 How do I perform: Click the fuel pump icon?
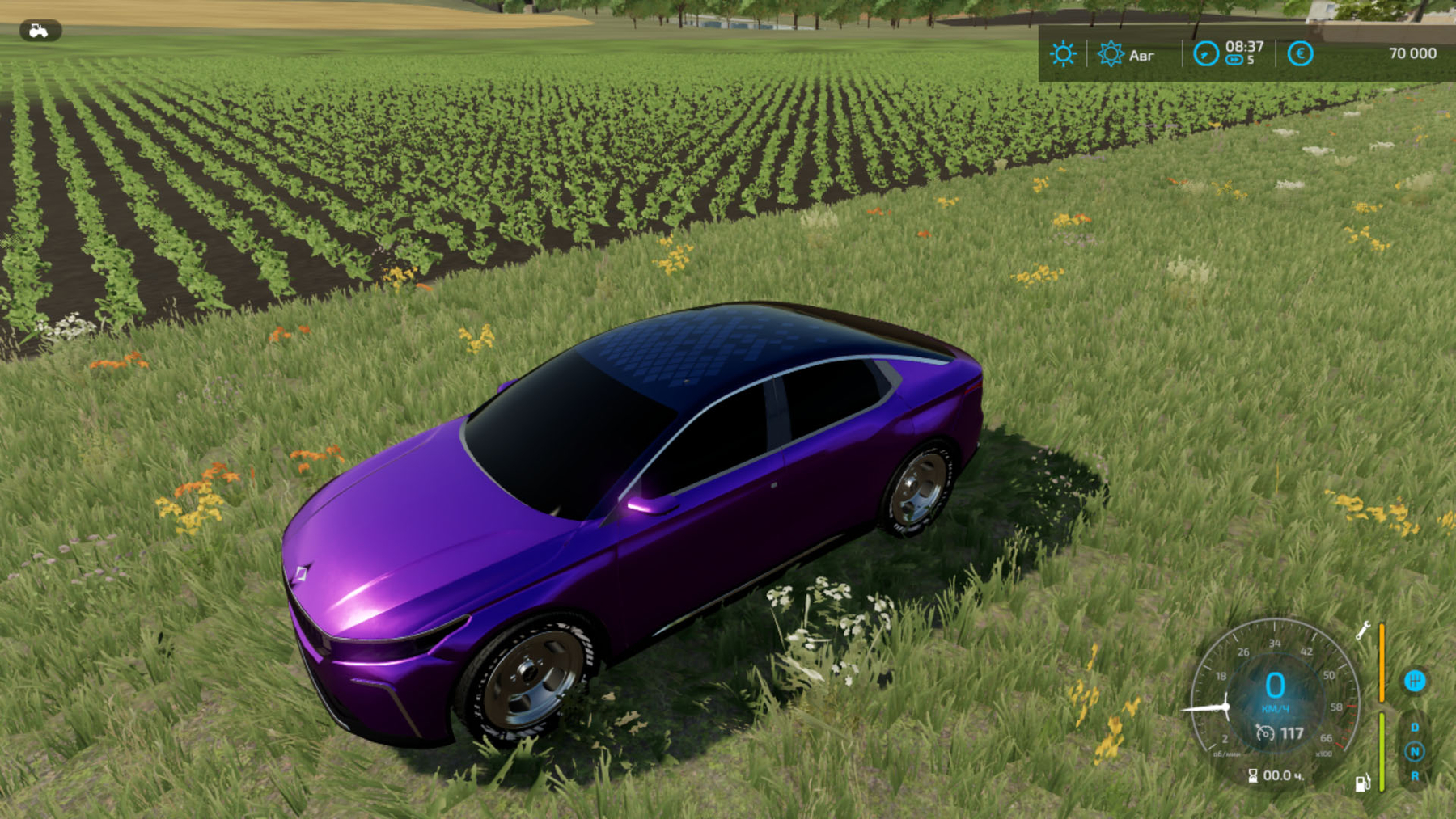pyautogui.click(x=1362, y=783)
